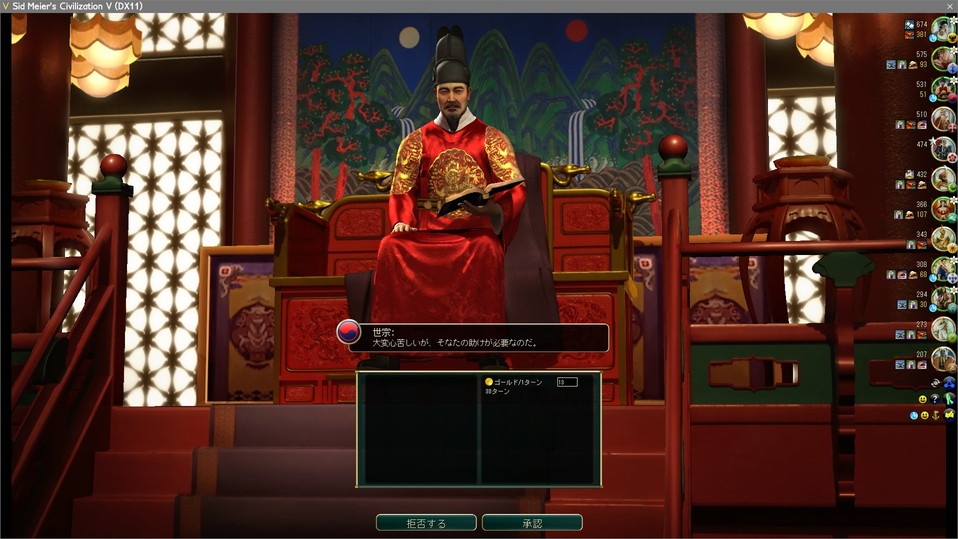Select the leader portrait with score 575
This screenshot has width=958, height=539.
943,59
